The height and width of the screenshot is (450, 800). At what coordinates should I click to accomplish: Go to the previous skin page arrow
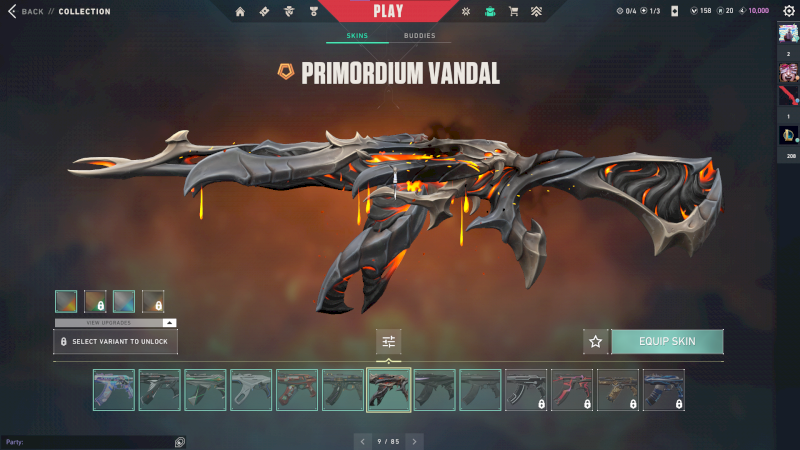pos(362,440)
